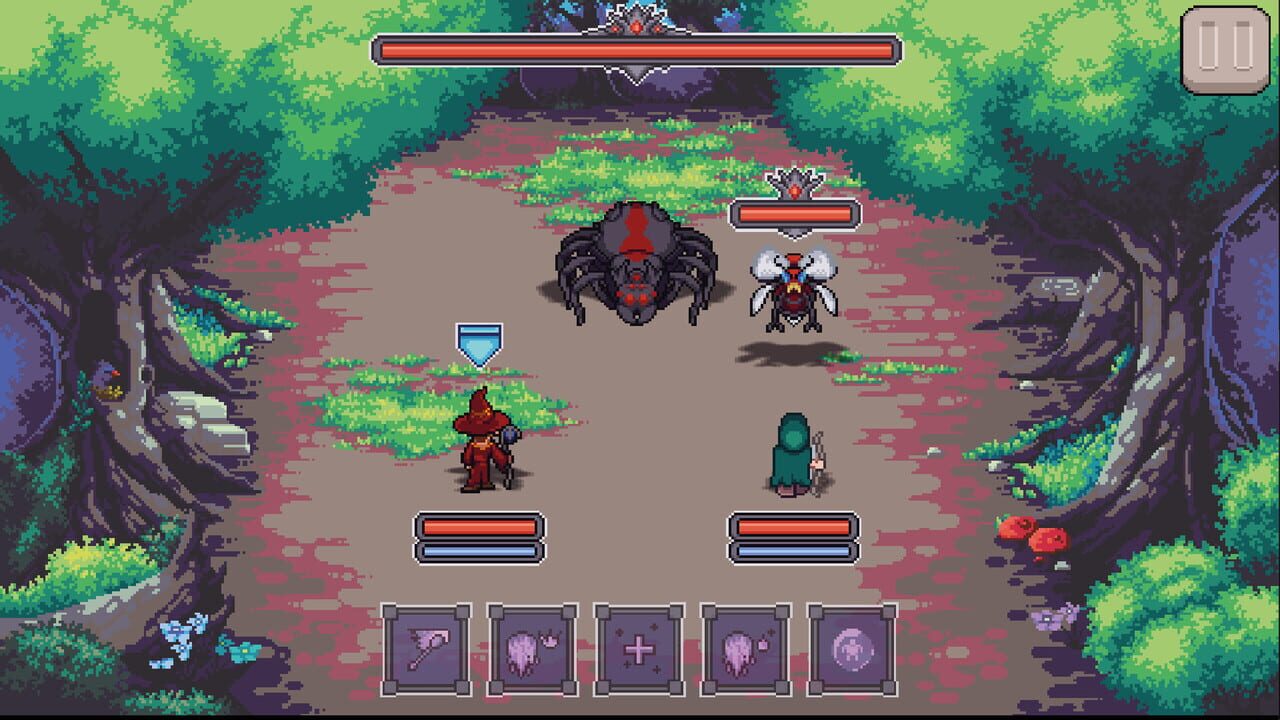Image resolution: width=1280 pixels, height=720 pixels.
Task: Select the axe attack ability
Action: (x=428, y=649)
